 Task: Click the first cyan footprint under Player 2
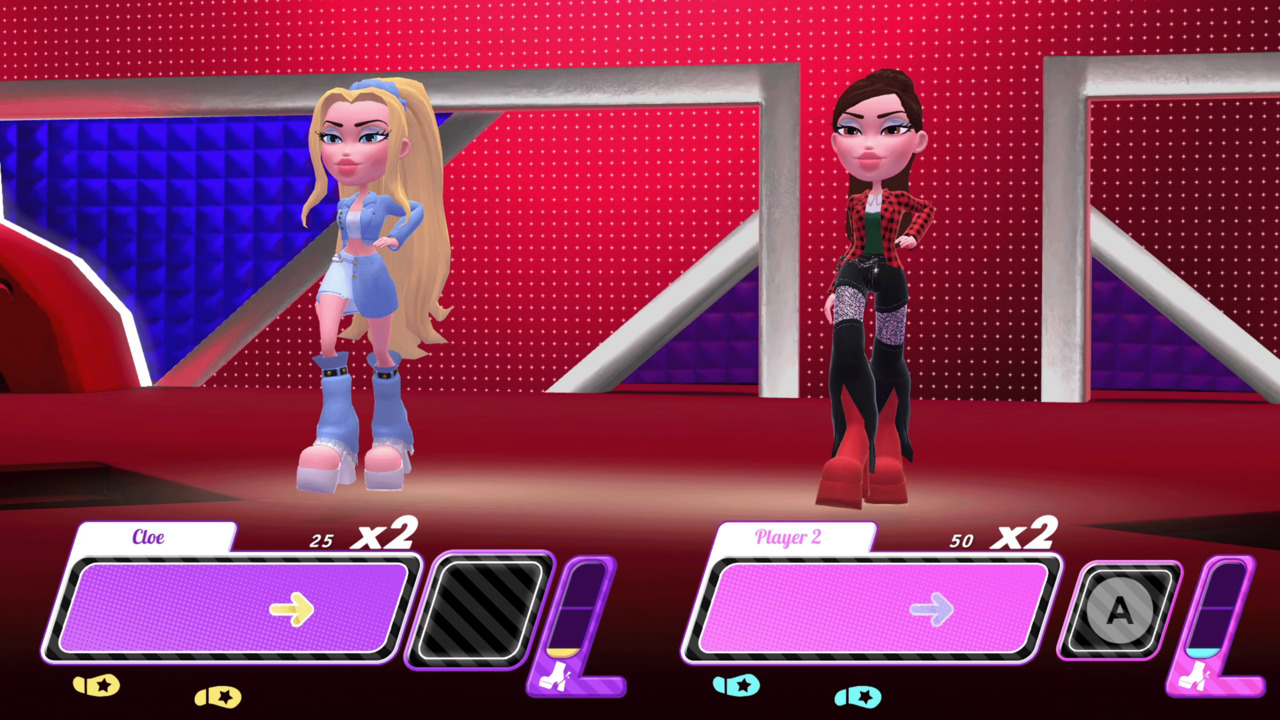737,686
